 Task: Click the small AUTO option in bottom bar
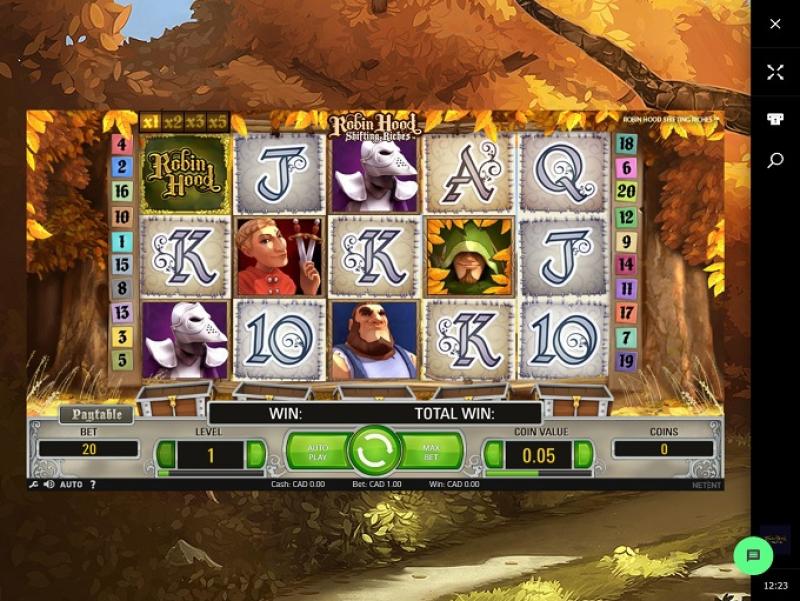tap(71, 484)
